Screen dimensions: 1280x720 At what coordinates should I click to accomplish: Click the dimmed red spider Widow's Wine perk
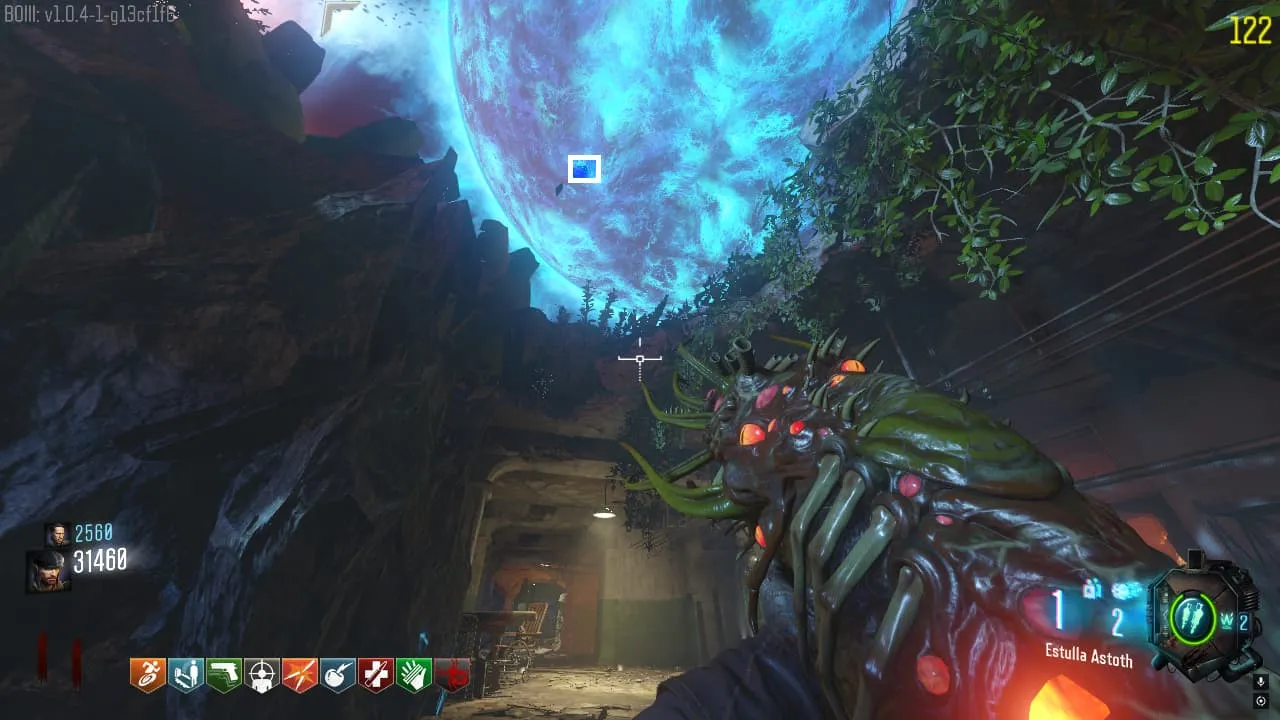pyautogui.click(x=452, y=676)
